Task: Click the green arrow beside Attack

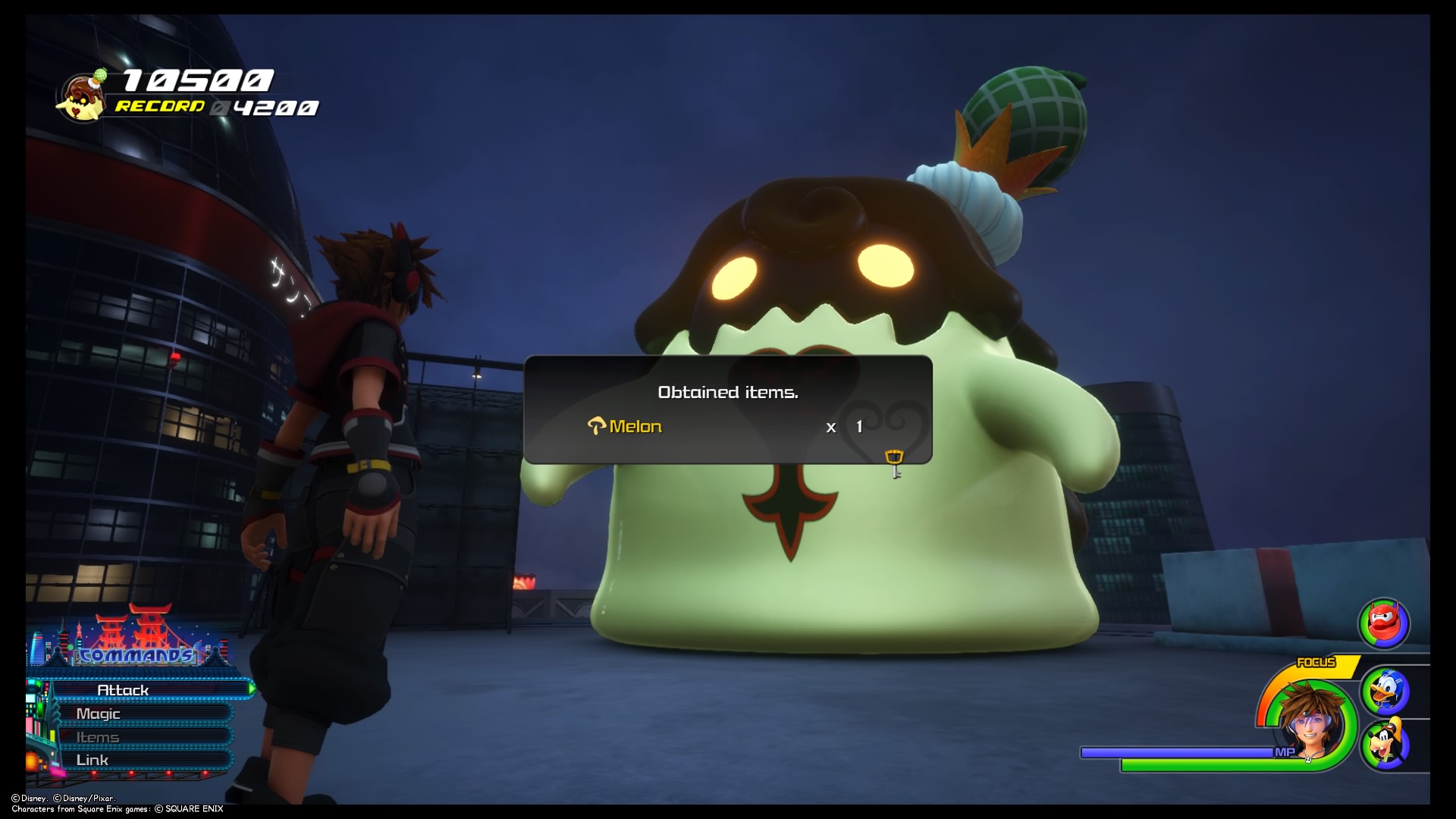Action: coord(252,690)
